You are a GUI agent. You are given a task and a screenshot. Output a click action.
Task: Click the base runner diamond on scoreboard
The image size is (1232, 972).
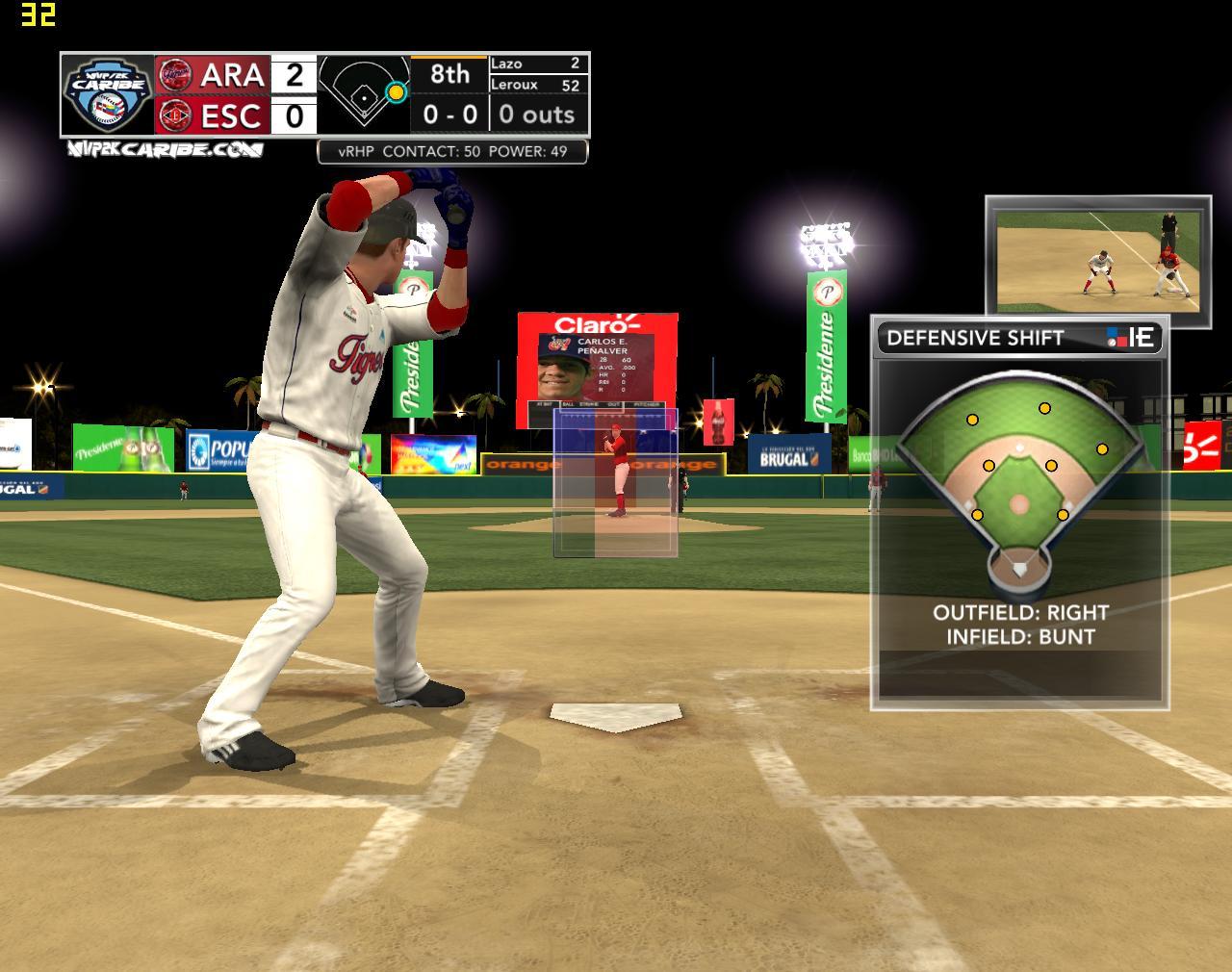[364, 92]
